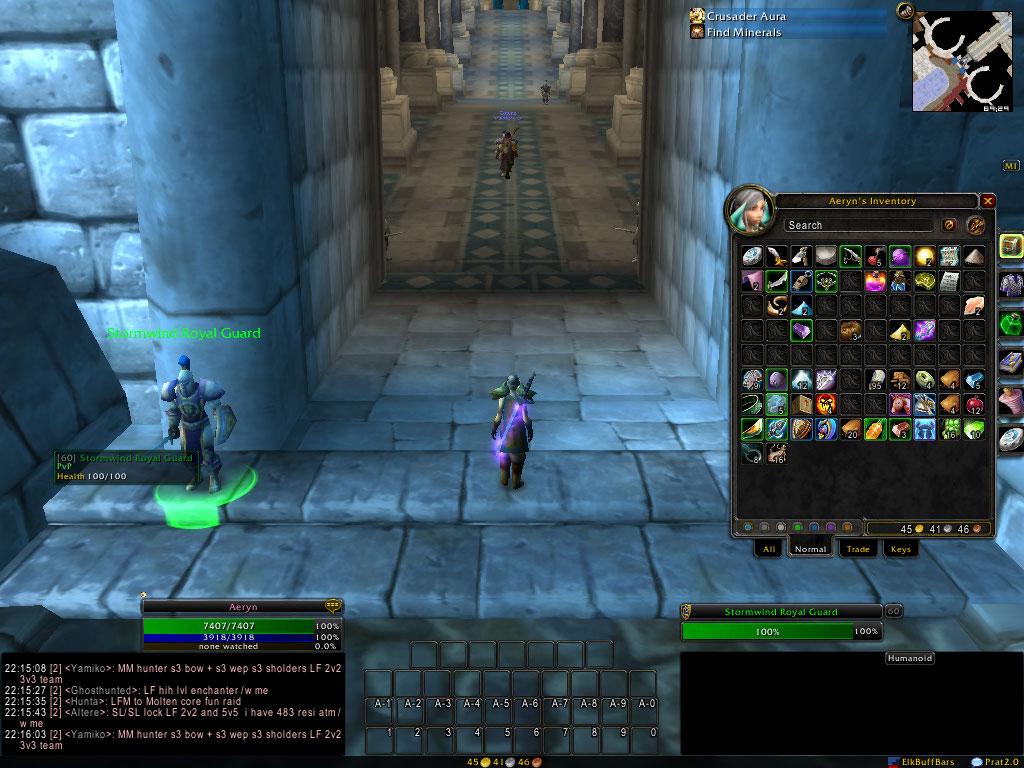Click the Find Minerals buff

[744, 33]
